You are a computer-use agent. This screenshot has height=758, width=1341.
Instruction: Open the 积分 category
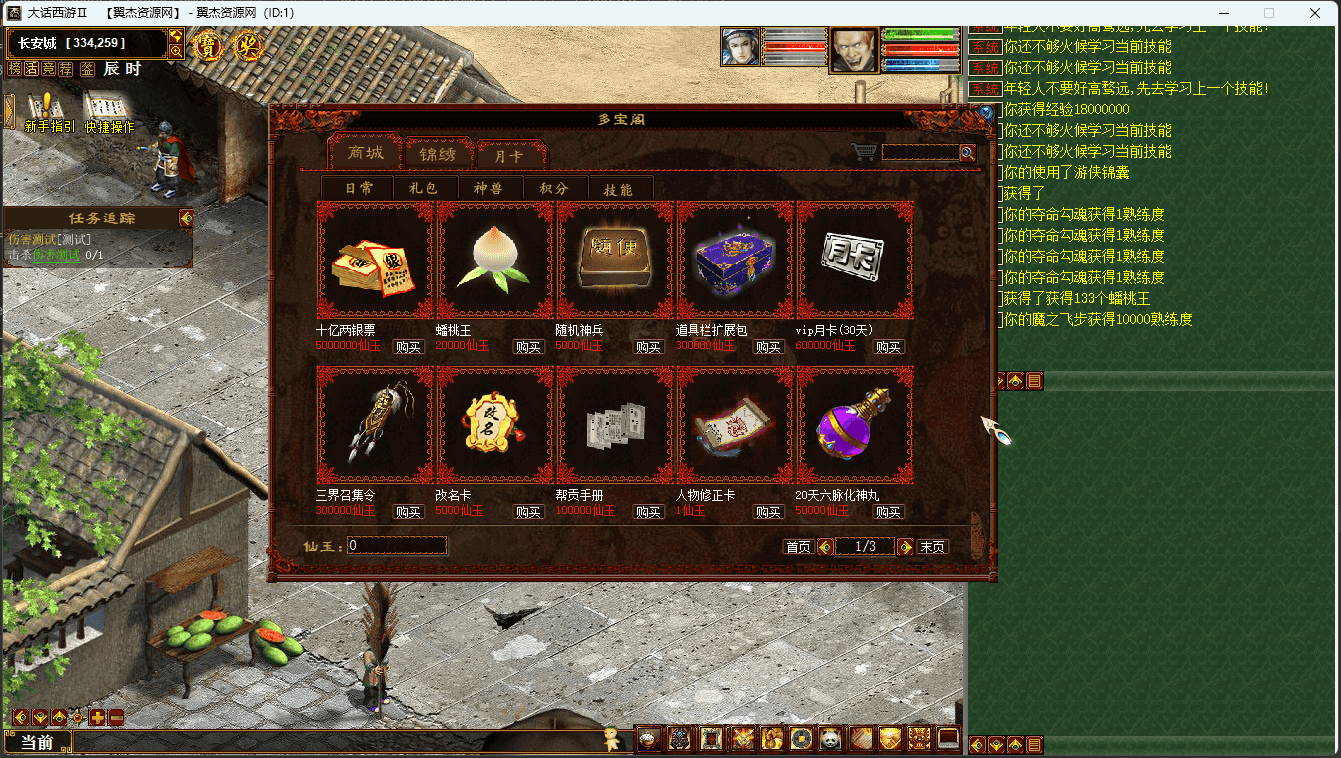point(554,188)
